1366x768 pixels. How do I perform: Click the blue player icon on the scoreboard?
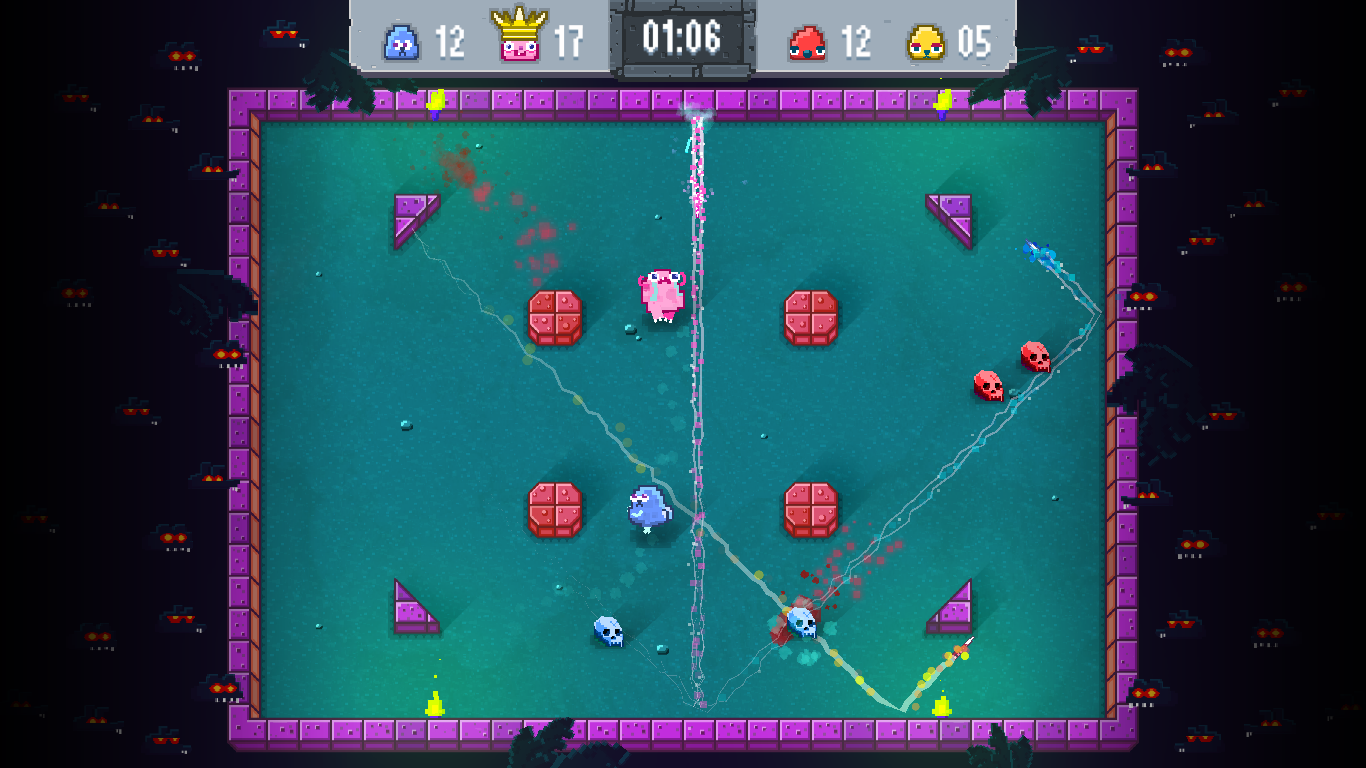(401, 43)
